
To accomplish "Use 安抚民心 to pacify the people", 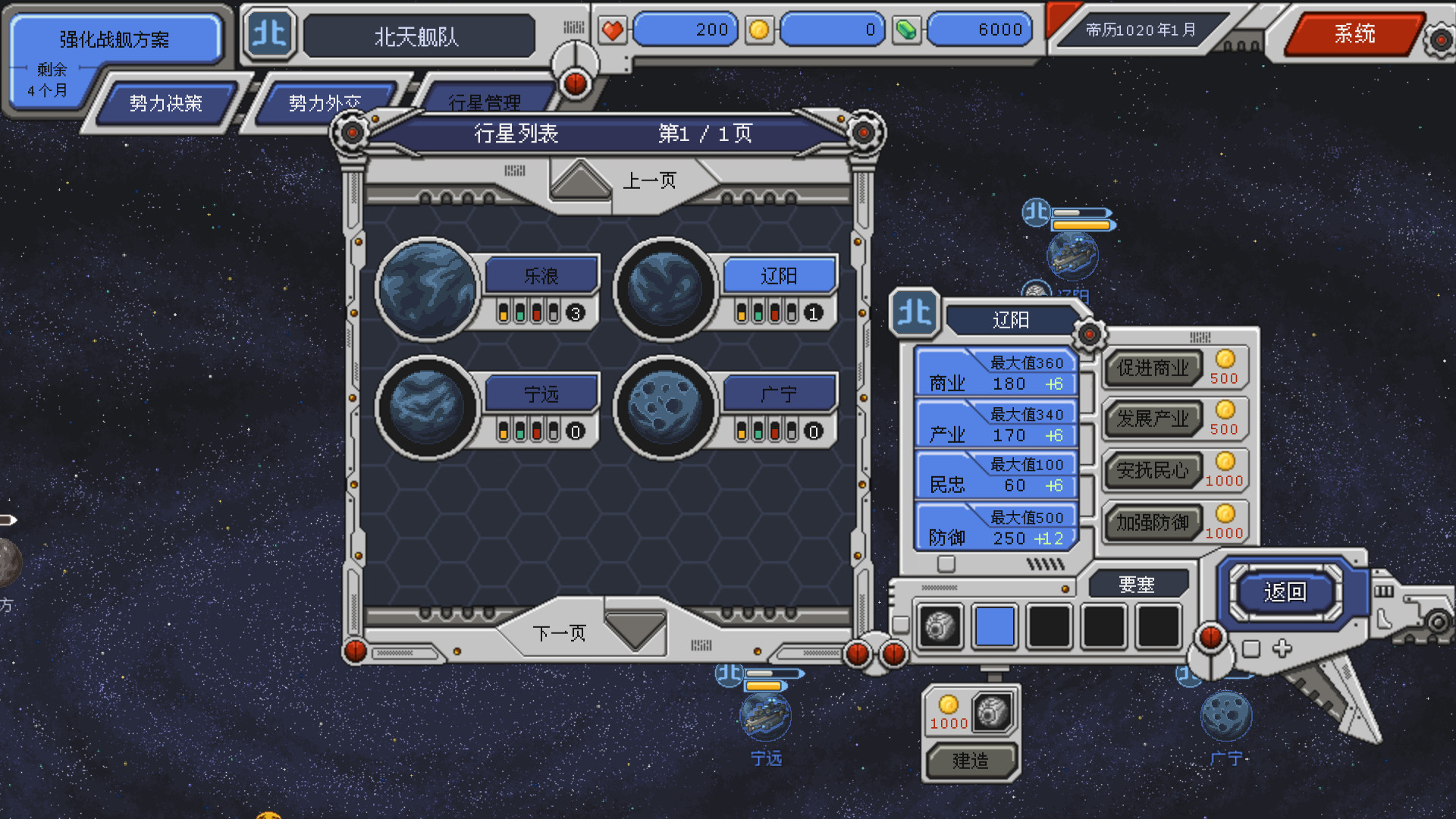I will [1153, 471].
